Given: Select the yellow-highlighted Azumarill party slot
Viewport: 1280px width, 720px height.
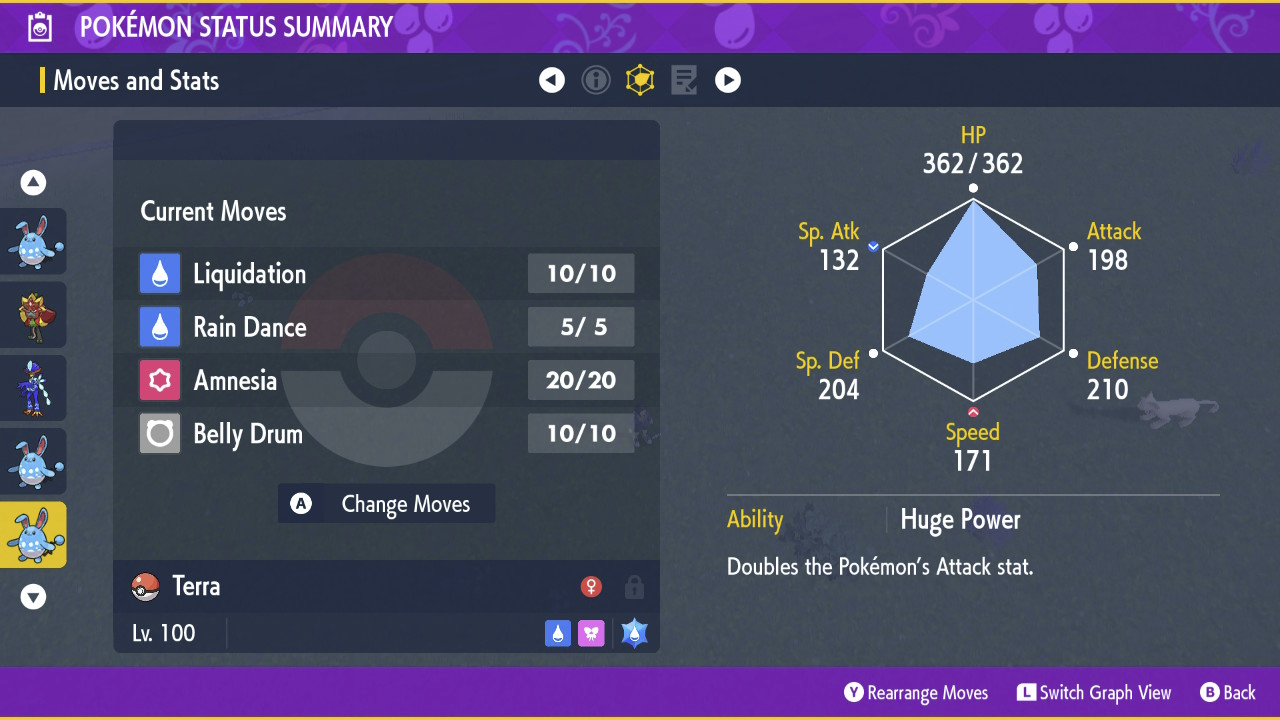Looking at the screenshot, I should (34, 535).
